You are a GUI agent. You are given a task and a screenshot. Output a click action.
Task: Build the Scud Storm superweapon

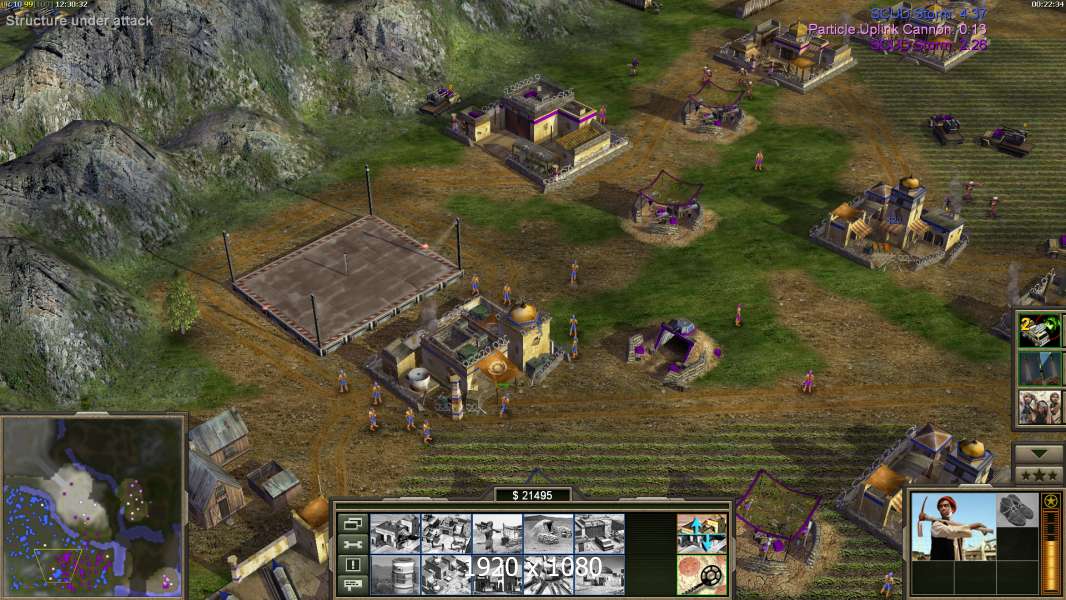pos(548,574)
